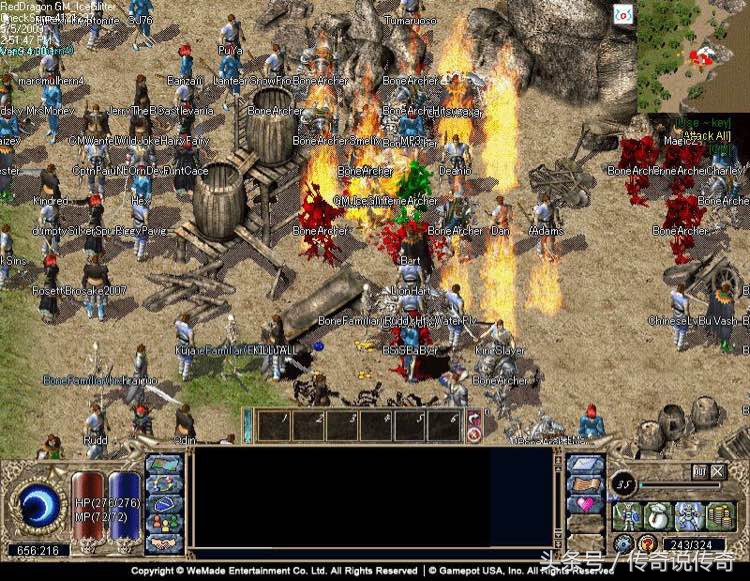Click the buff status icon beside minimap
The height and width of the screenshot is (581, 750).
click(623, 15)
